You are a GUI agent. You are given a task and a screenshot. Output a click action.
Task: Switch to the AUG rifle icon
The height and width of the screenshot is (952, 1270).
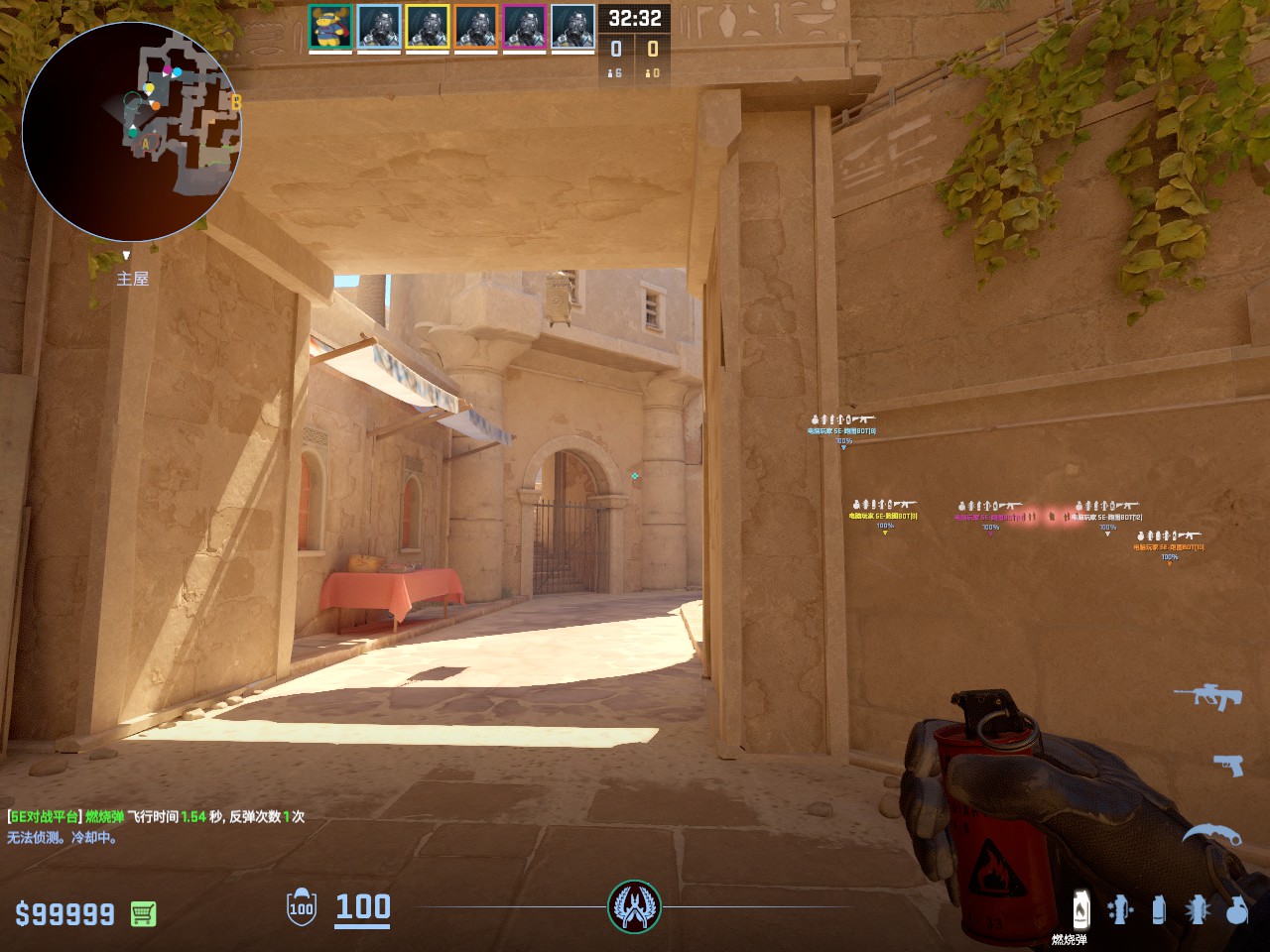[1207, 695]
